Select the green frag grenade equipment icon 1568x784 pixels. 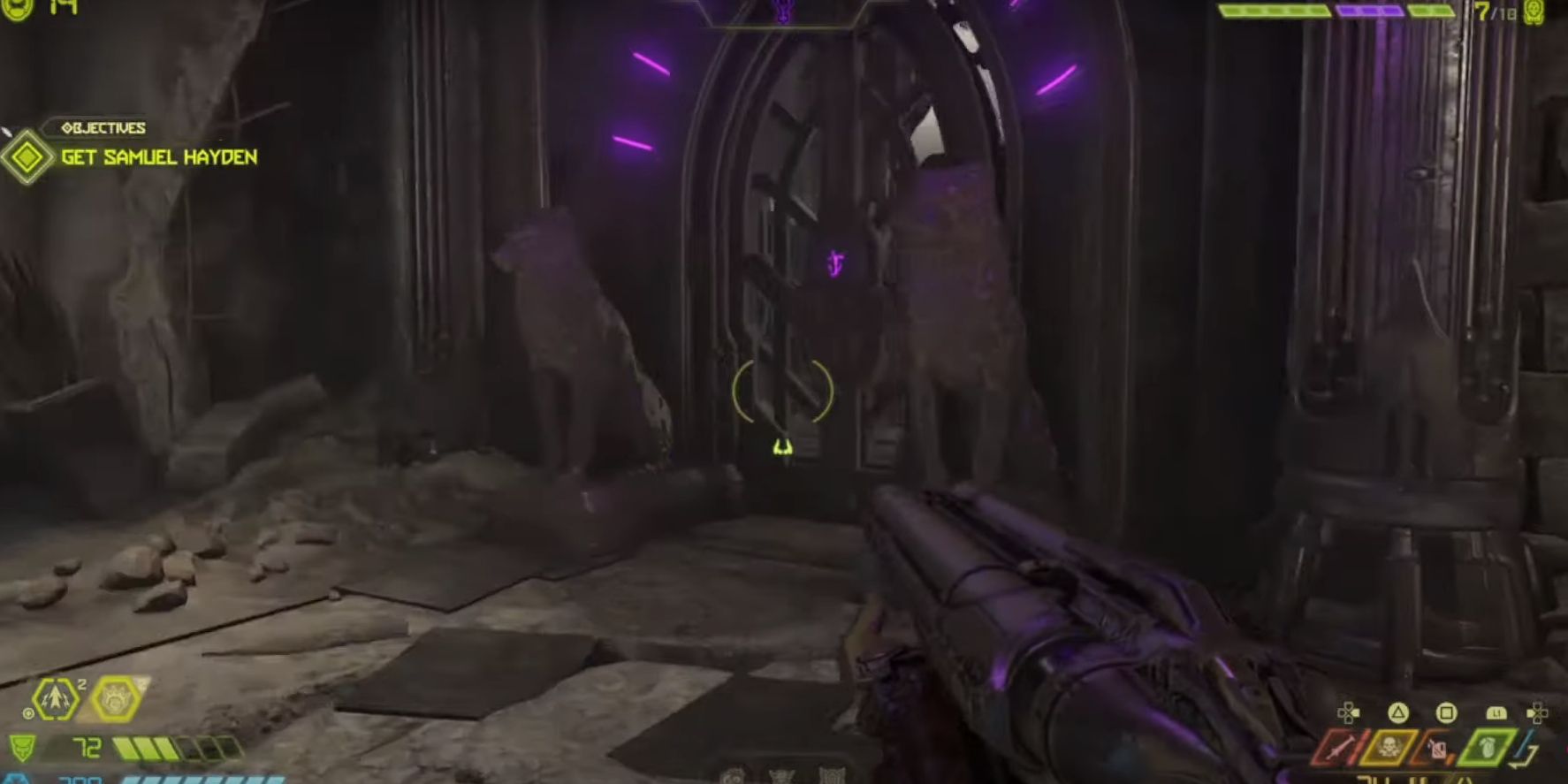1486,746
